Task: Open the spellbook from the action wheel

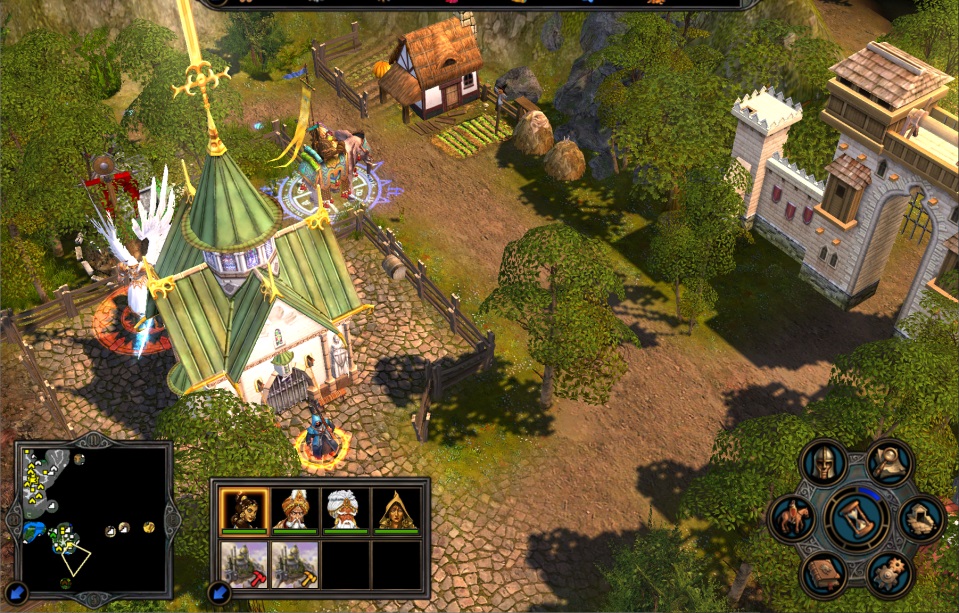Action: click(x=824, y=575)
